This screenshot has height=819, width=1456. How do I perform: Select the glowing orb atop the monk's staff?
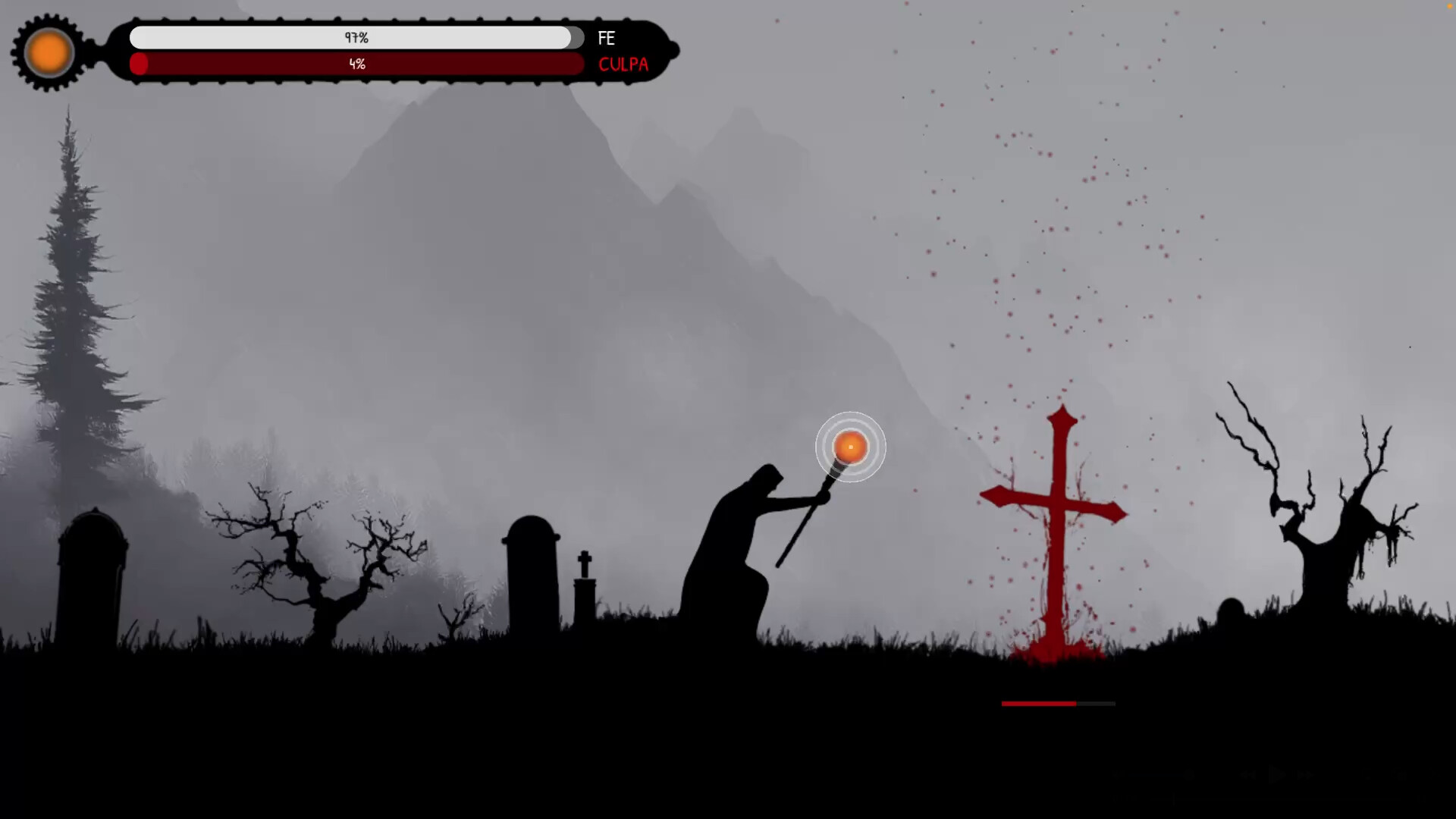pyautogui.click(x=851, y=447)
